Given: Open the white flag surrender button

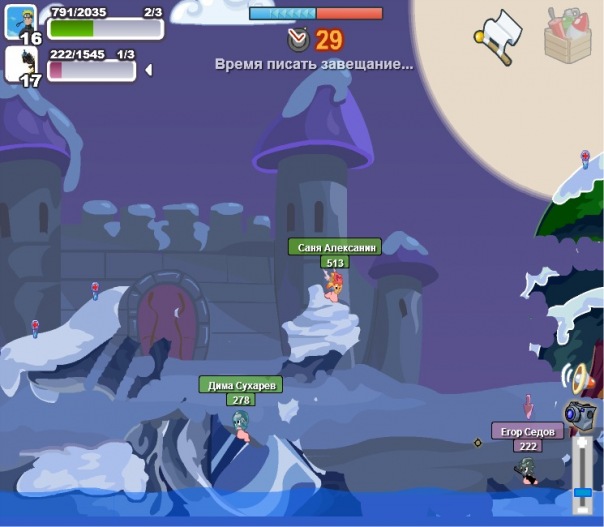Looking at the screenshot, I should click(x=499, y=36).
